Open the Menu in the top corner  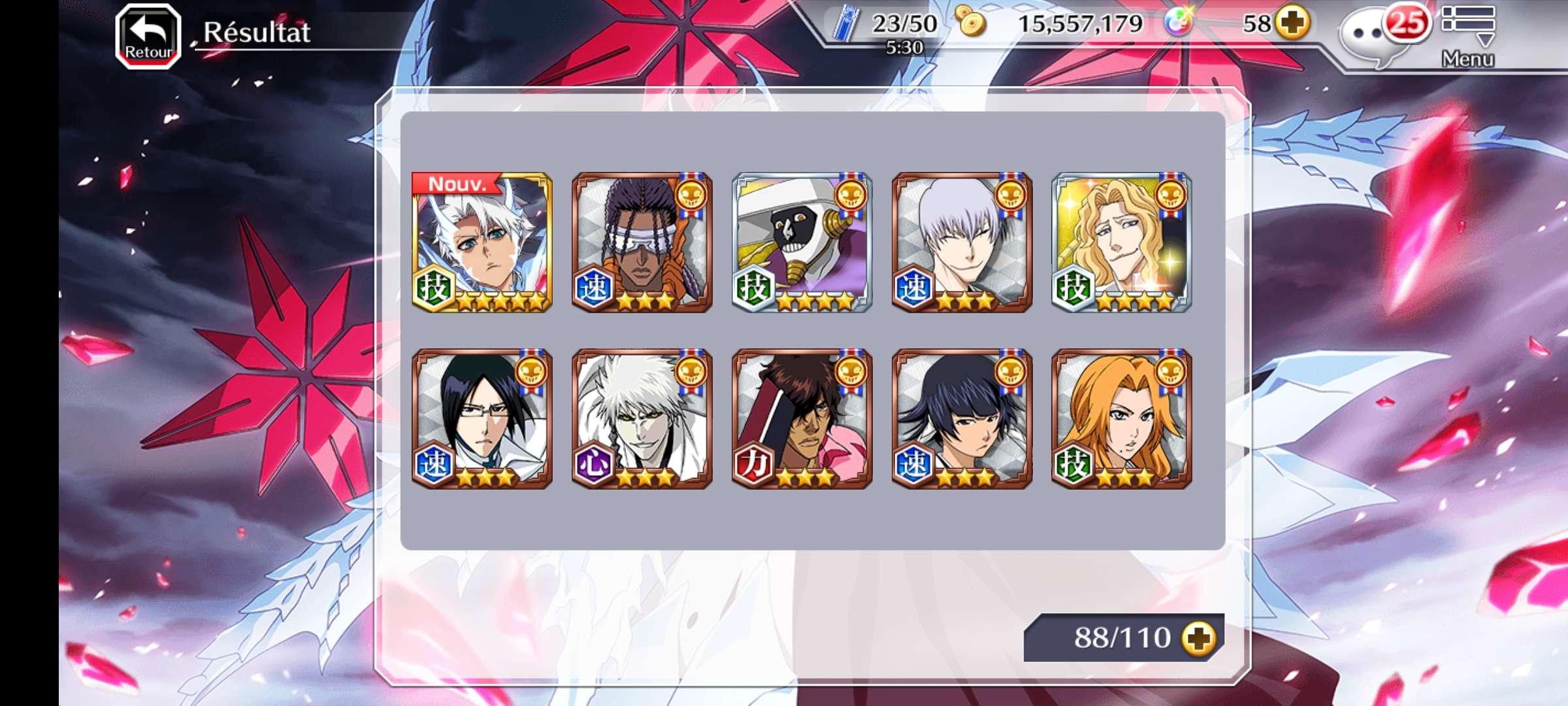click(x=1467, y=35)
